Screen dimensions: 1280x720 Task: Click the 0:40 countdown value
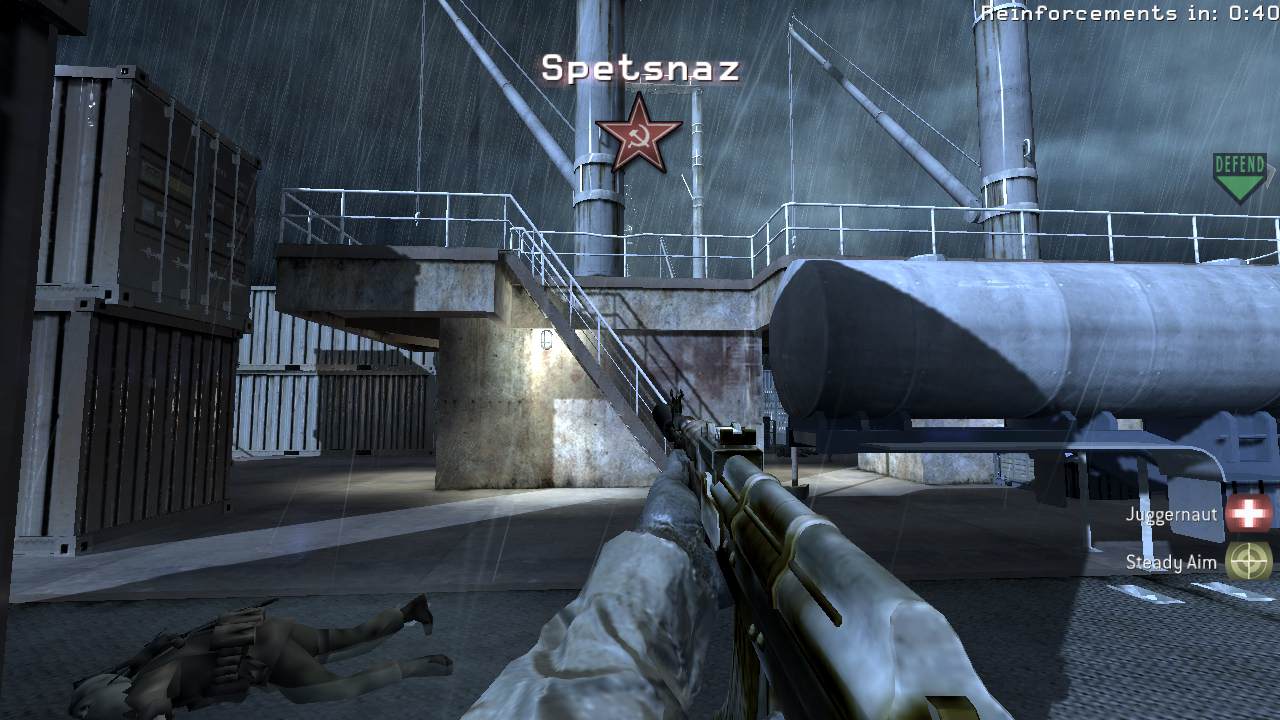coord(1250,13)
